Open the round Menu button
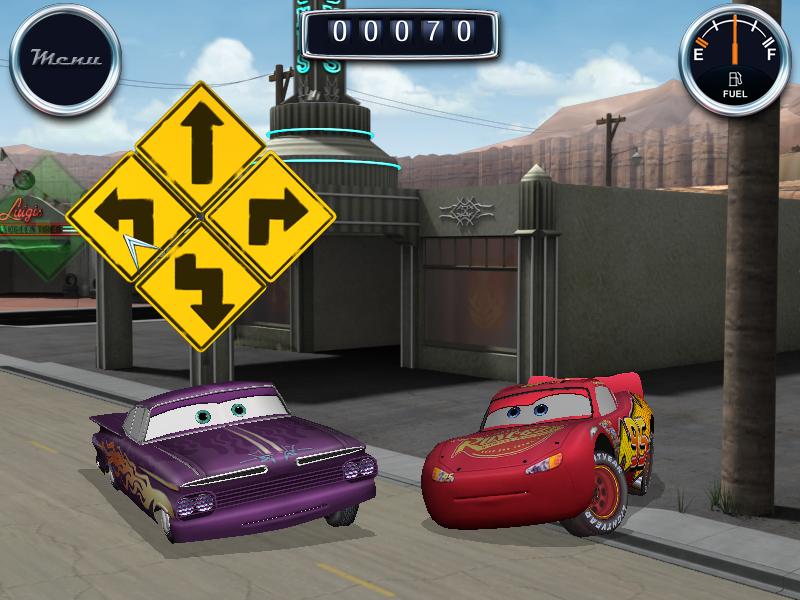800x600 pixels. (65, 58)
